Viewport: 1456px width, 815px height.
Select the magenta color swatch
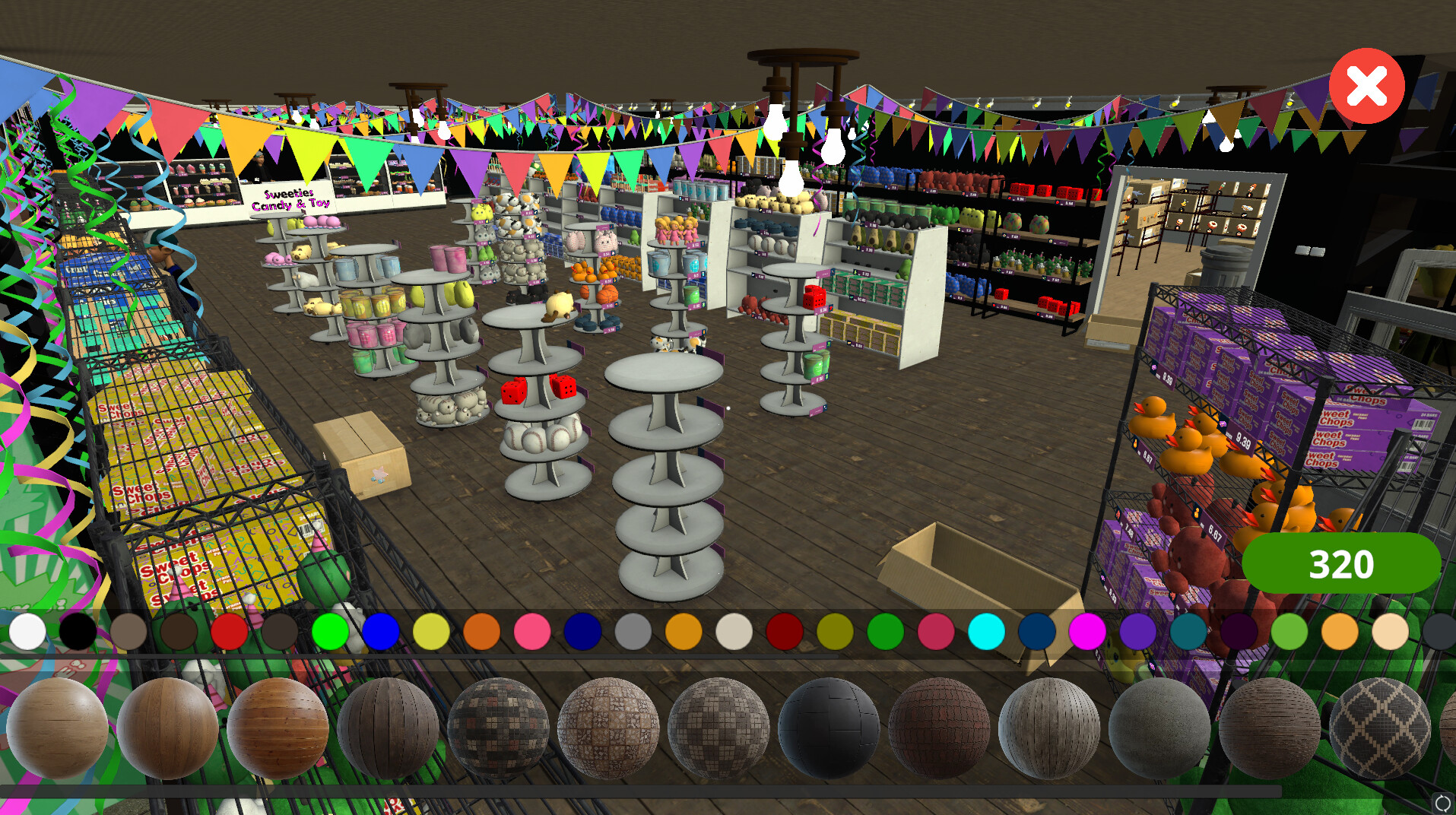[x=1088, y=631]
